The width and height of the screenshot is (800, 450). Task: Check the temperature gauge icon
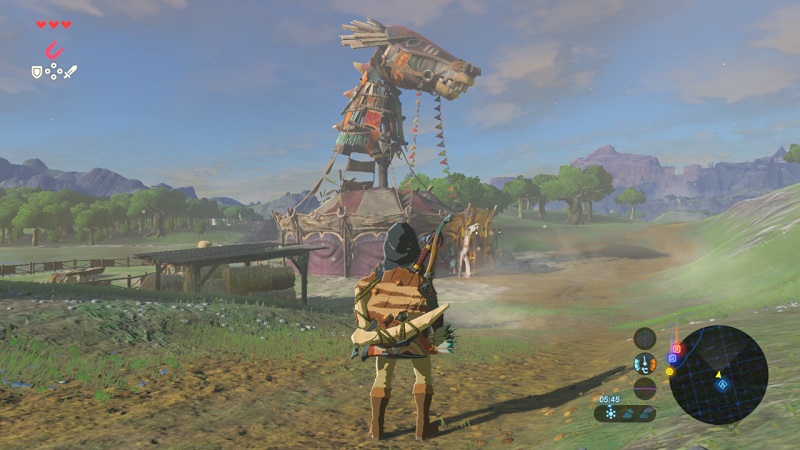(x=645, y=363)
